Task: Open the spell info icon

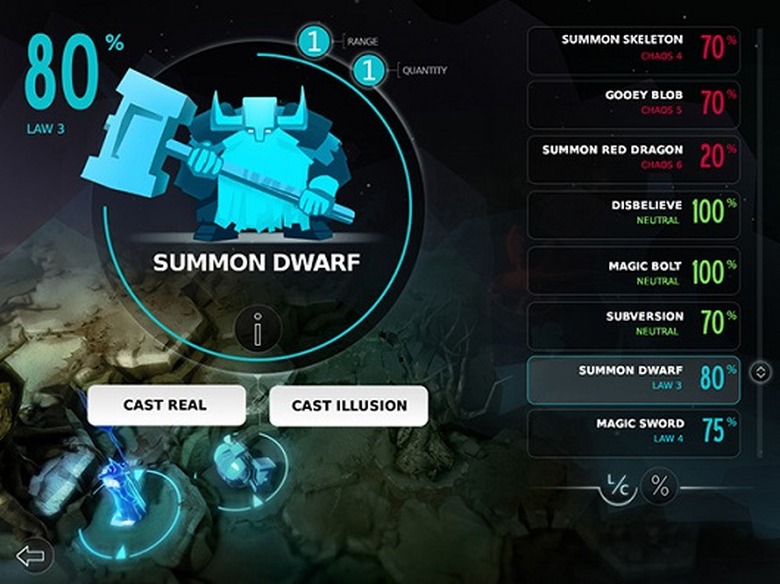Action: pos(258,330)
